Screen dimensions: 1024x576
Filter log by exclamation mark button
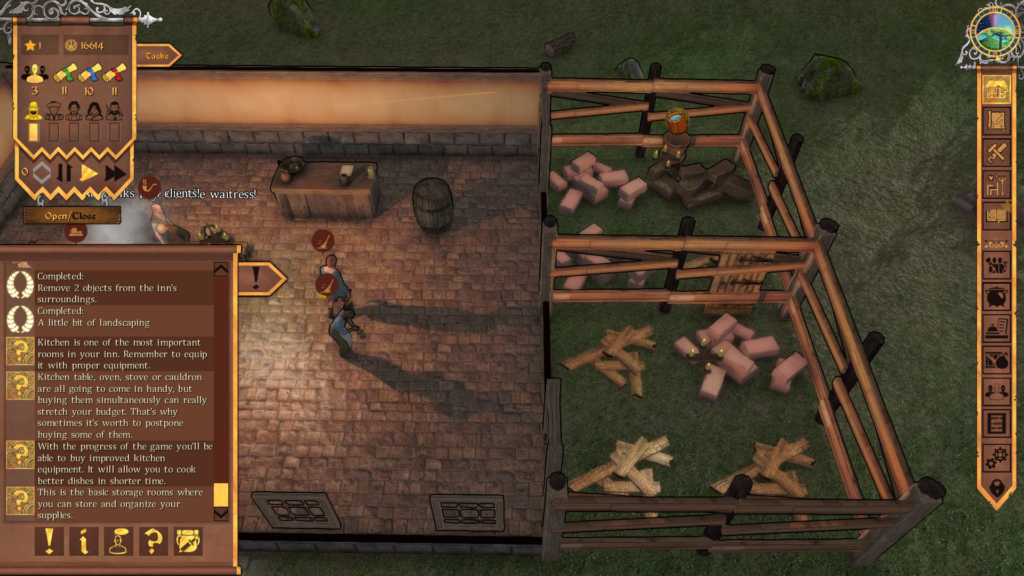[50, 542]
